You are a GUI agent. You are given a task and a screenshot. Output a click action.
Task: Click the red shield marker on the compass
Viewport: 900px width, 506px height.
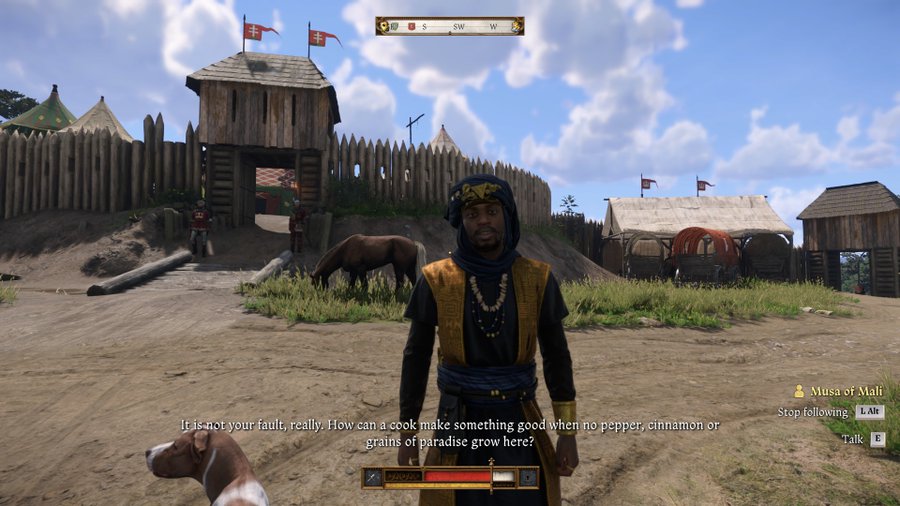(x=409, y=26)
